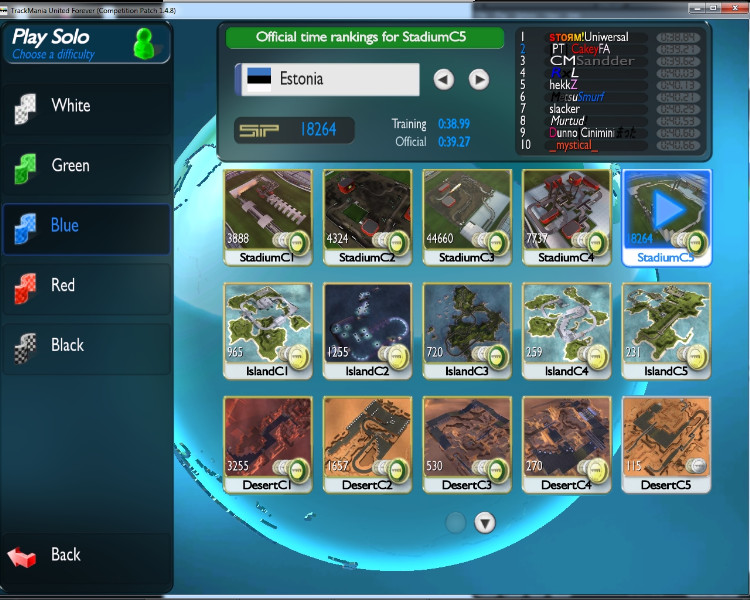
Task: Open the StadiumC1 track
Action: [267, 214]
